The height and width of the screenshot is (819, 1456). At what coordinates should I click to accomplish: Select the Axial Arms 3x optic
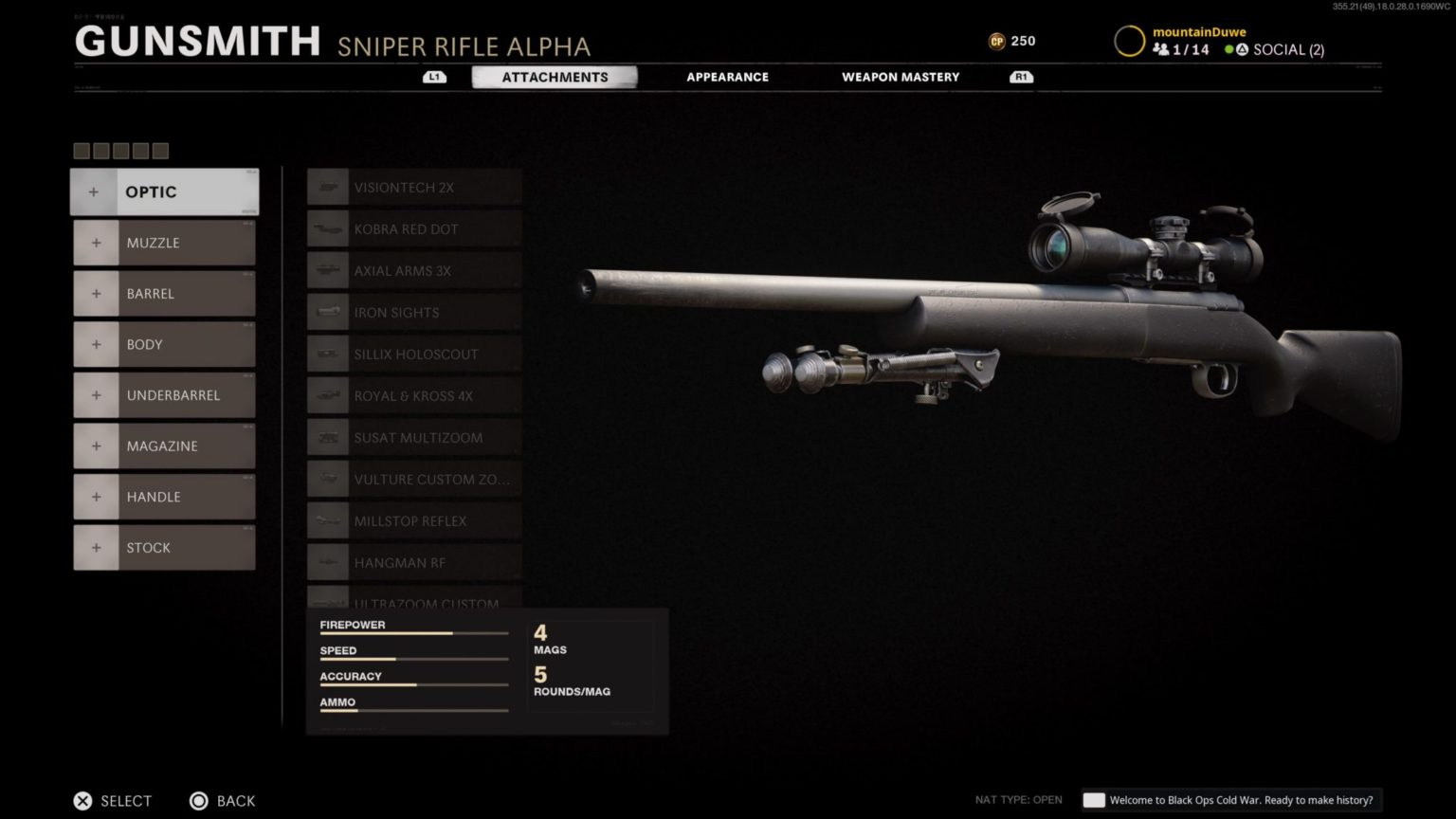point(414,271)
